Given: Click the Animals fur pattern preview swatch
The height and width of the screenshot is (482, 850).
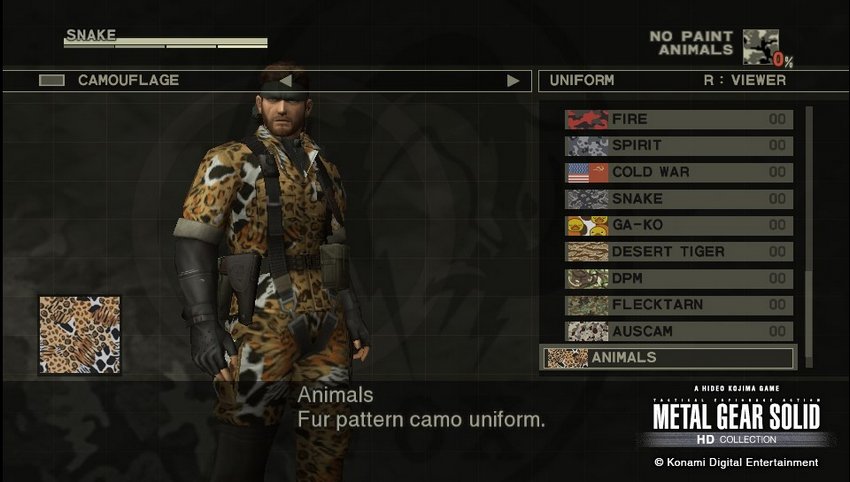Looking at the screenshot, I should pyautogui.click(x=79, y=335).
